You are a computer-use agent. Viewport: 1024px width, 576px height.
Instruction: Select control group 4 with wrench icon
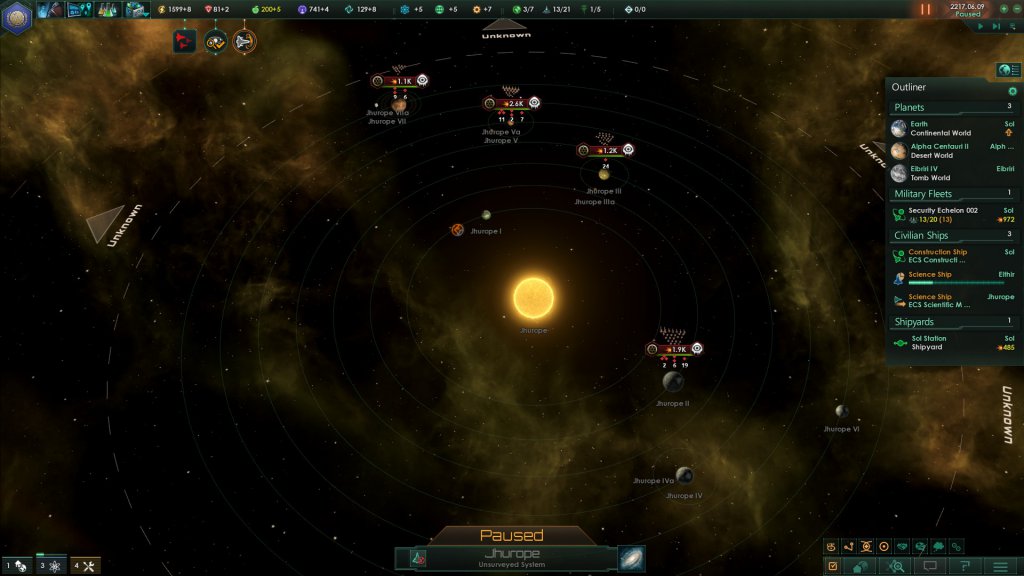pos(85,567)
